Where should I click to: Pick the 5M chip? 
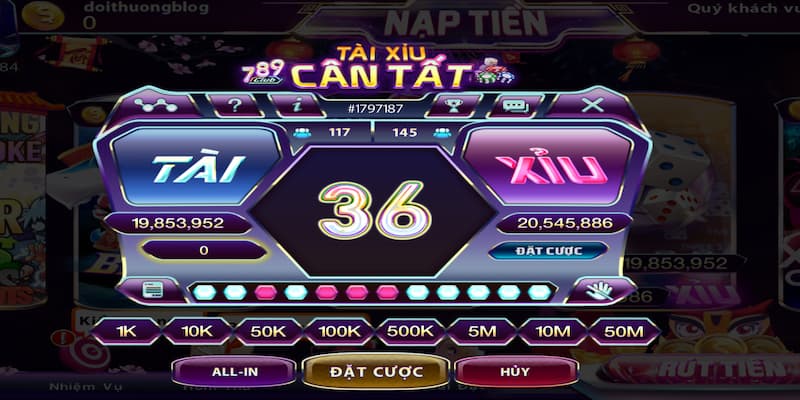[x=482, y=331]
